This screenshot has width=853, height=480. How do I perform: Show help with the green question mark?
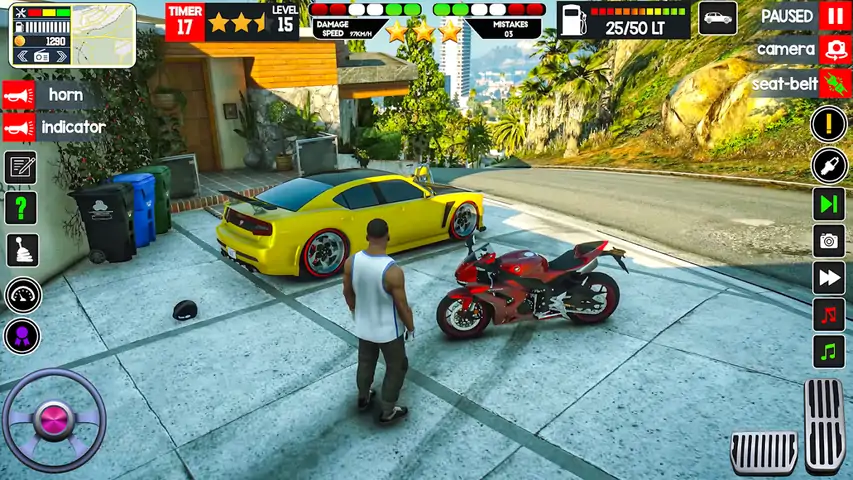tap(21, 208)
